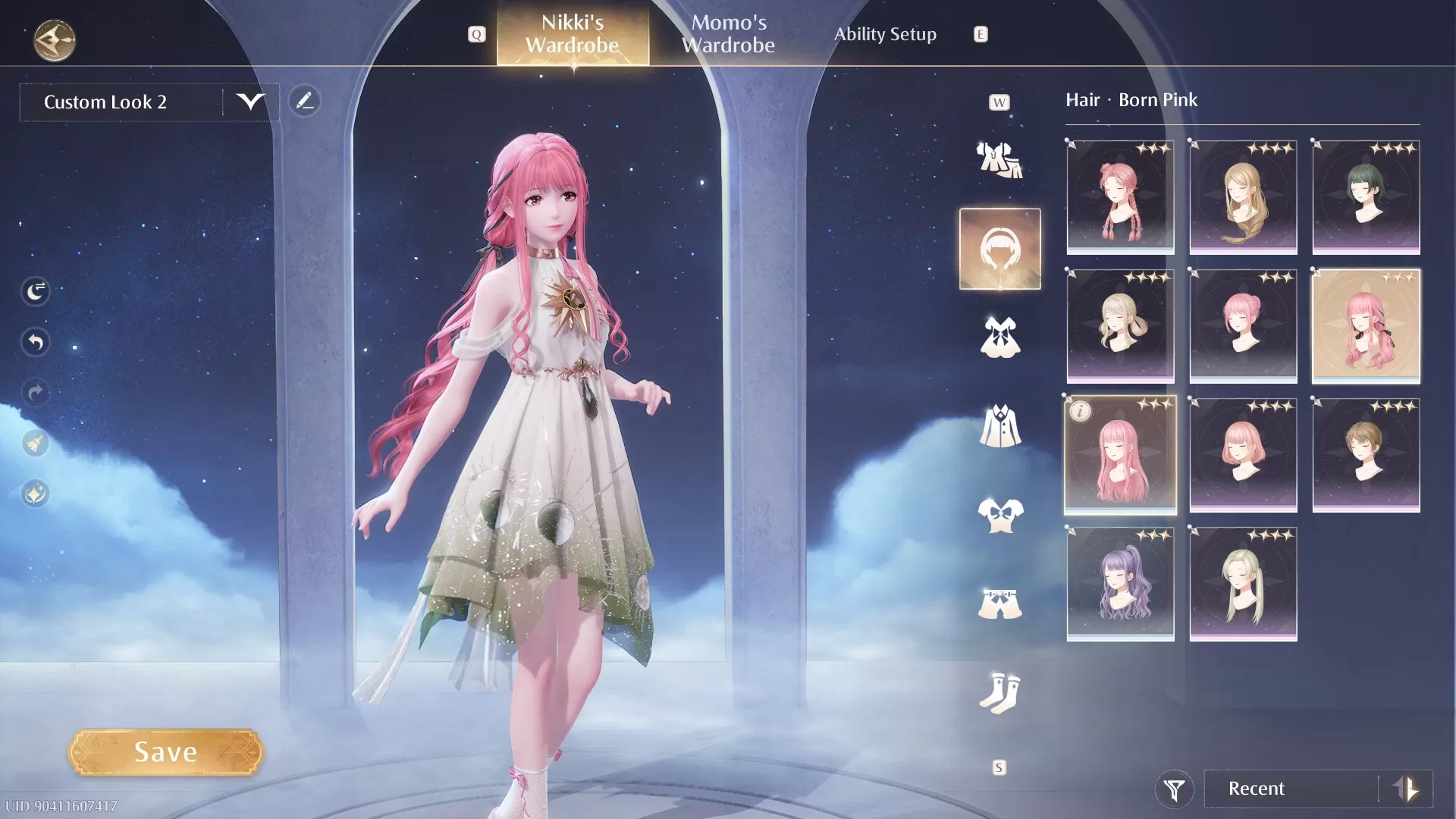This screenshot has height=819, width=1456.
Task: Click the rename pencil next to Custom Look 2
Action: pos(305,99)
